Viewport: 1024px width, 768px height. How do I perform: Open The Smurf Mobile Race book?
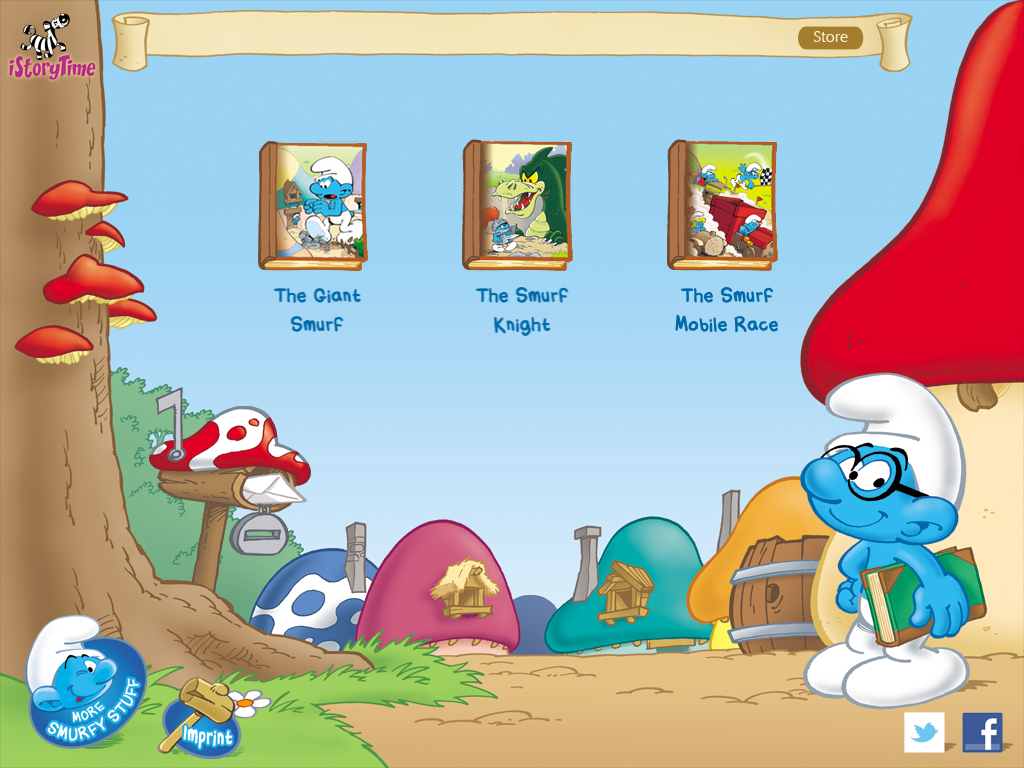(723, 206)
